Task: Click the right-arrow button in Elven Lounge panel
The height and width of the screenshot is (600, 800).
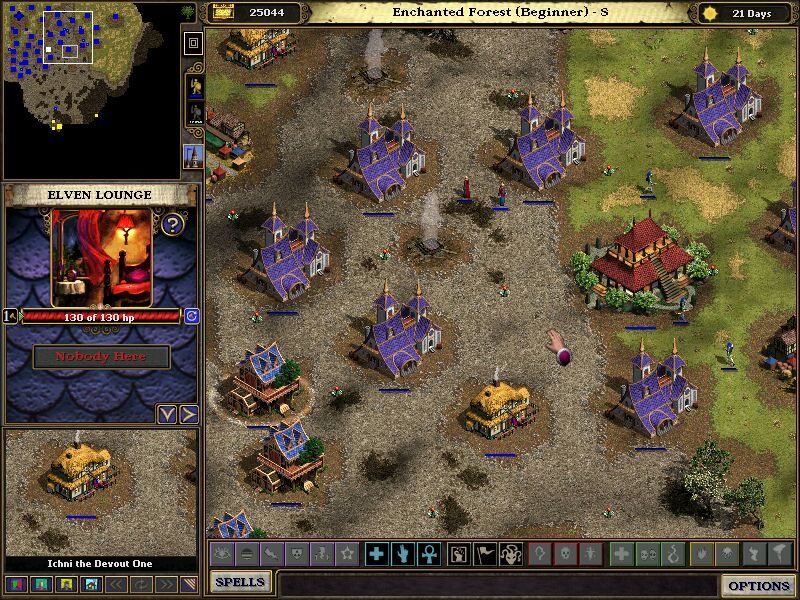Action: pyautogui.click(x=188, y=414)
